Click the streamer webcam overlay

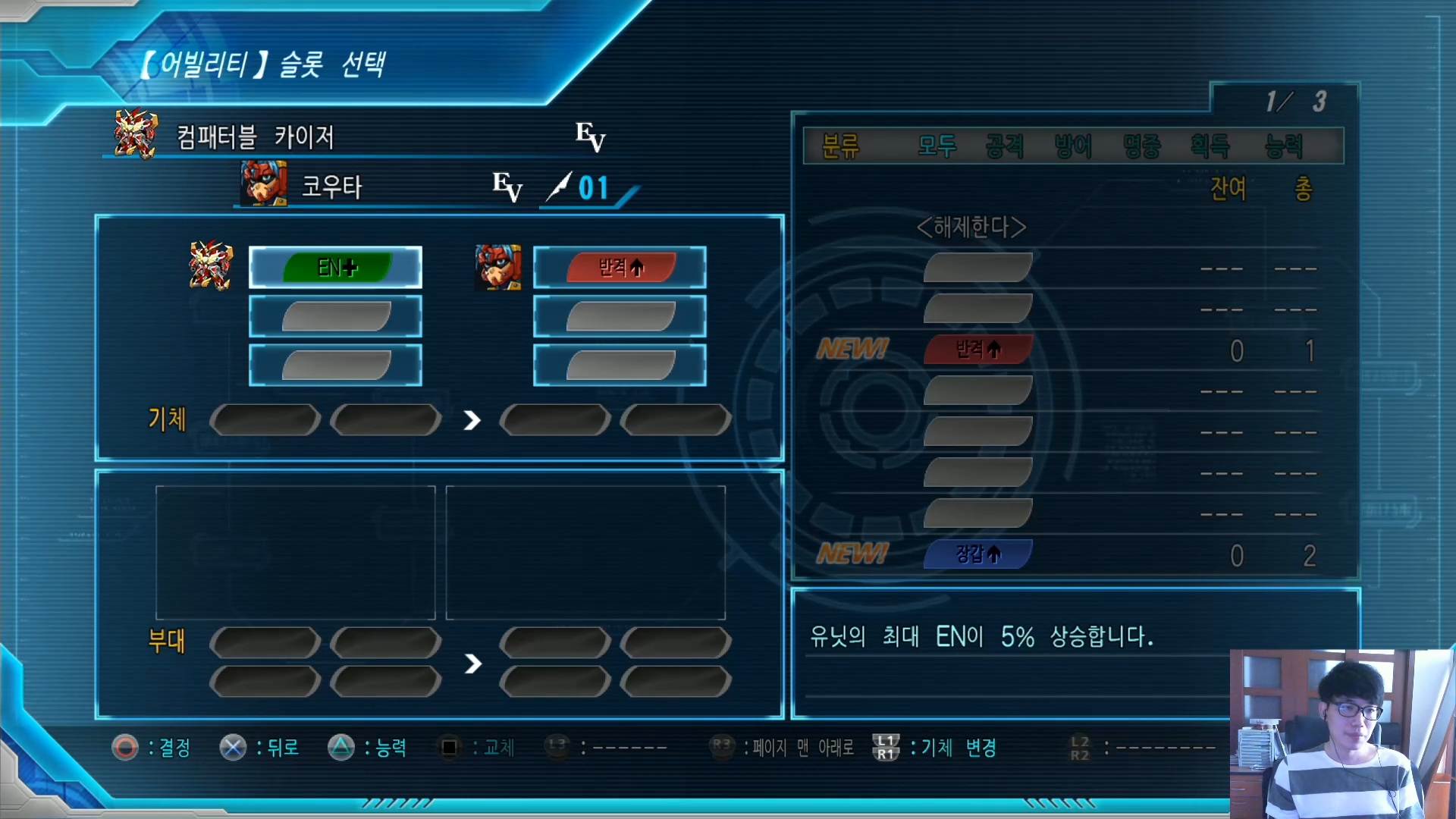pos(1342,733)
